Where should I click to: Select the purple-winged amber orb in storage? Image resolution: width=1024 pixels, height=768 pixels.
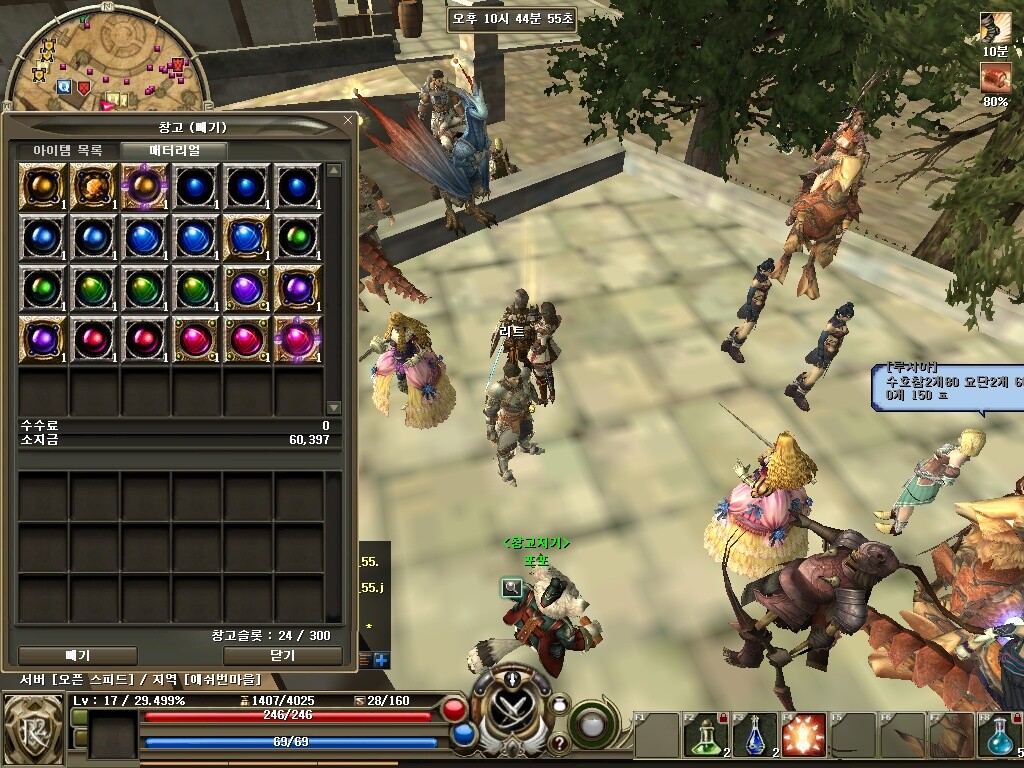click(146, 186)
